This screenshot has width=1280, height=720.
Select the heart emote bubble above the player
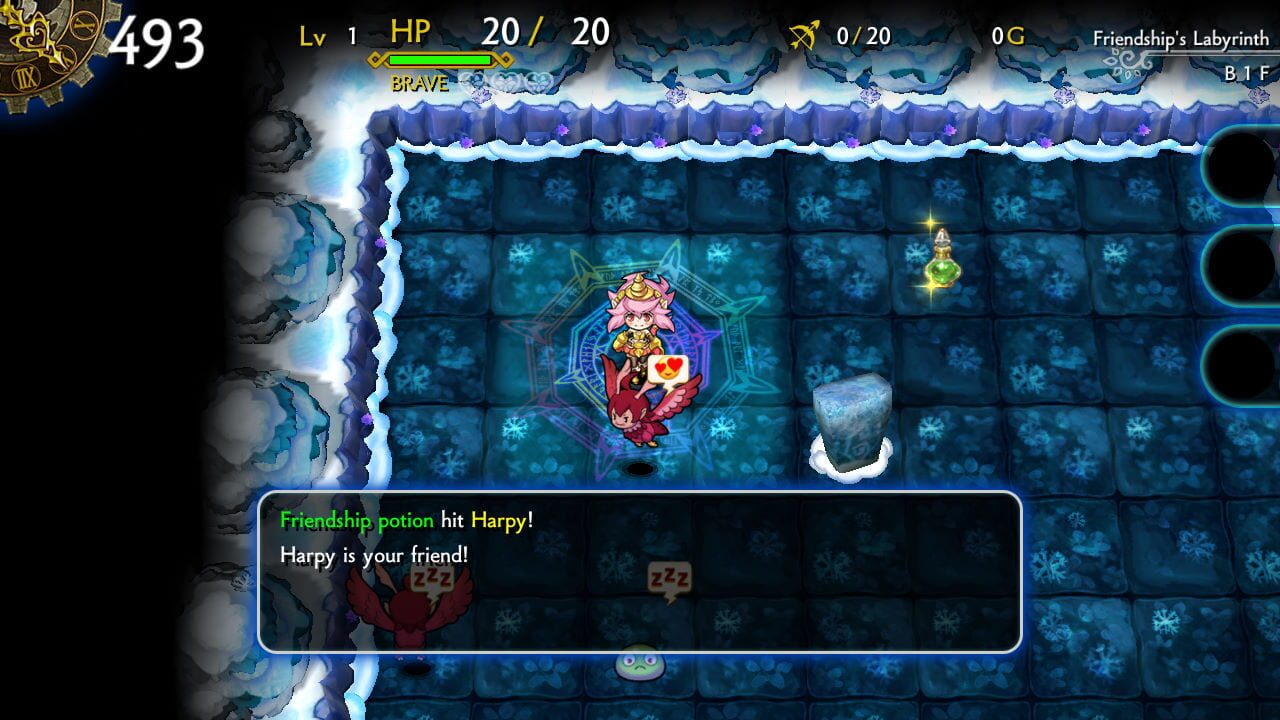pos(668,369)
